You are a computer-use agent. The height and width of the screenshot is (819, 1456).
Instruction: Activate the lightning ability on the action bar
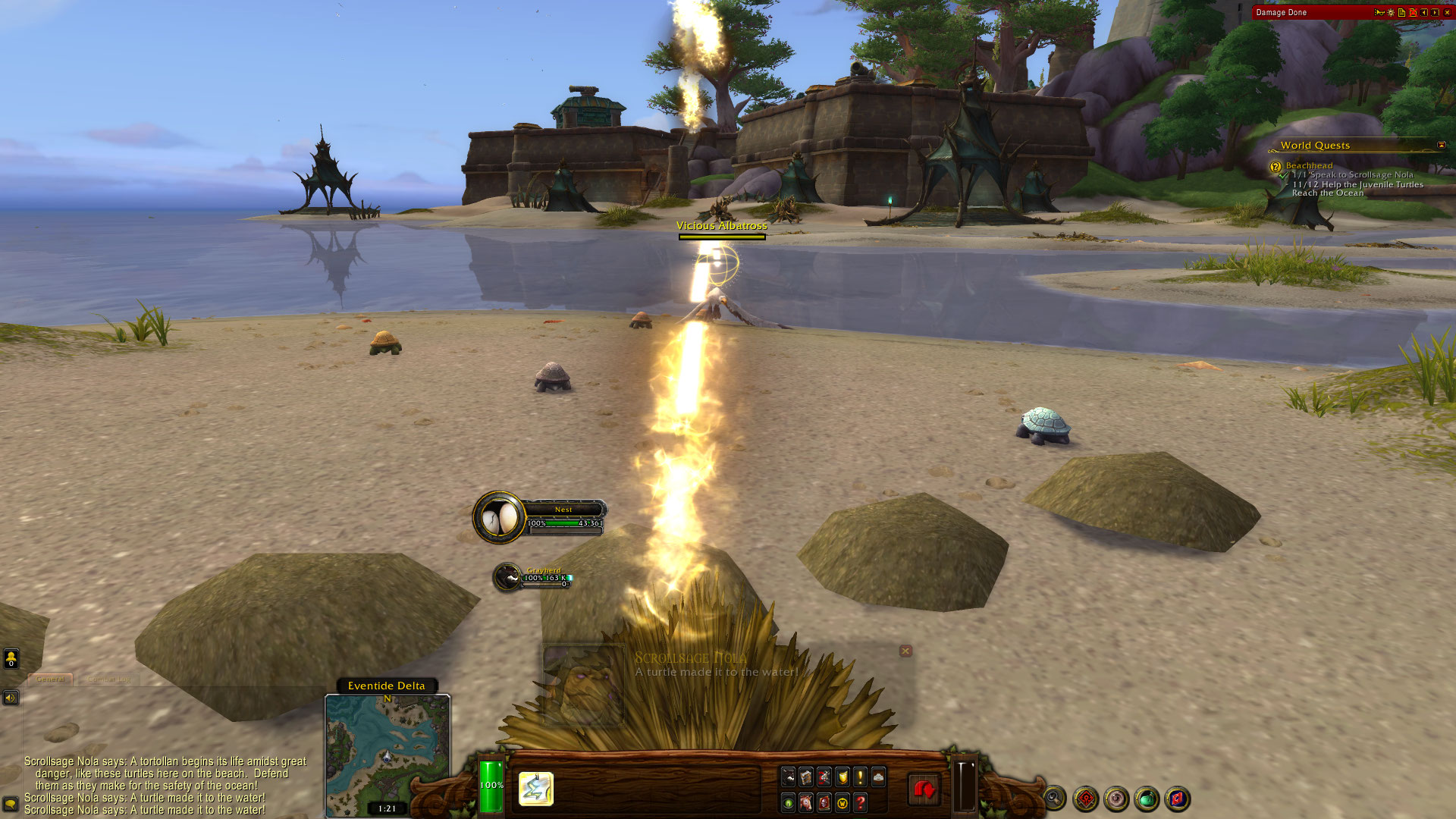536,789
